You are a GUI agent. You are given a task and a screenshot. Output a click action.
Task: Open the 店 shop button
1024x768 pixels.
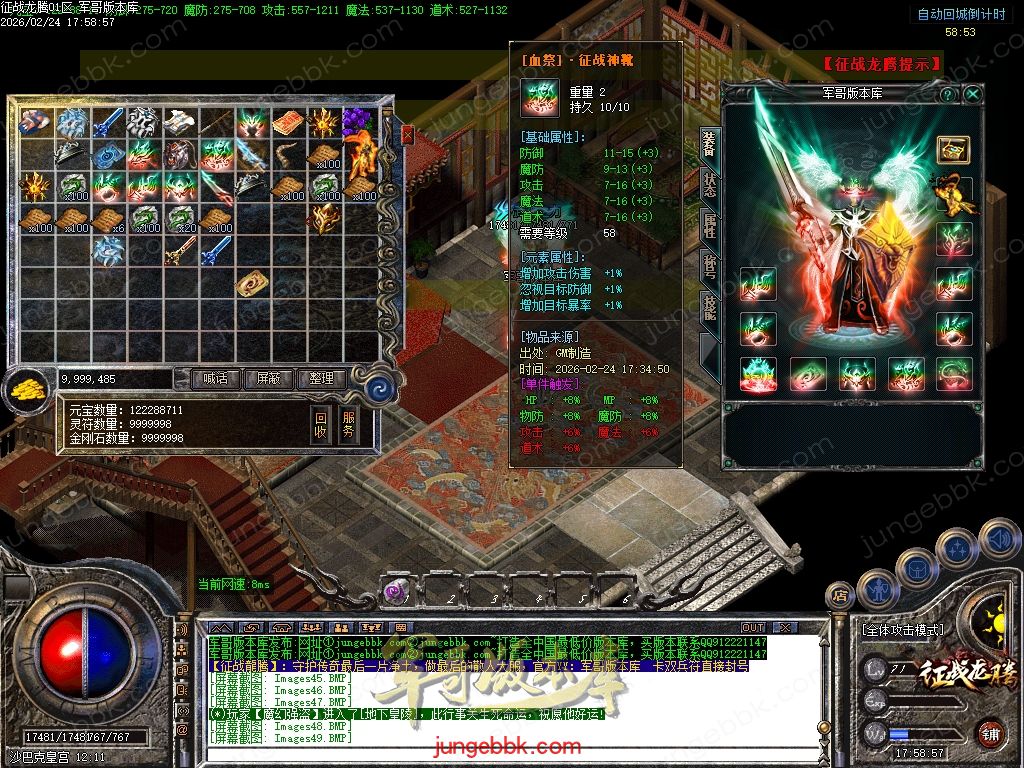click(840, 597)
